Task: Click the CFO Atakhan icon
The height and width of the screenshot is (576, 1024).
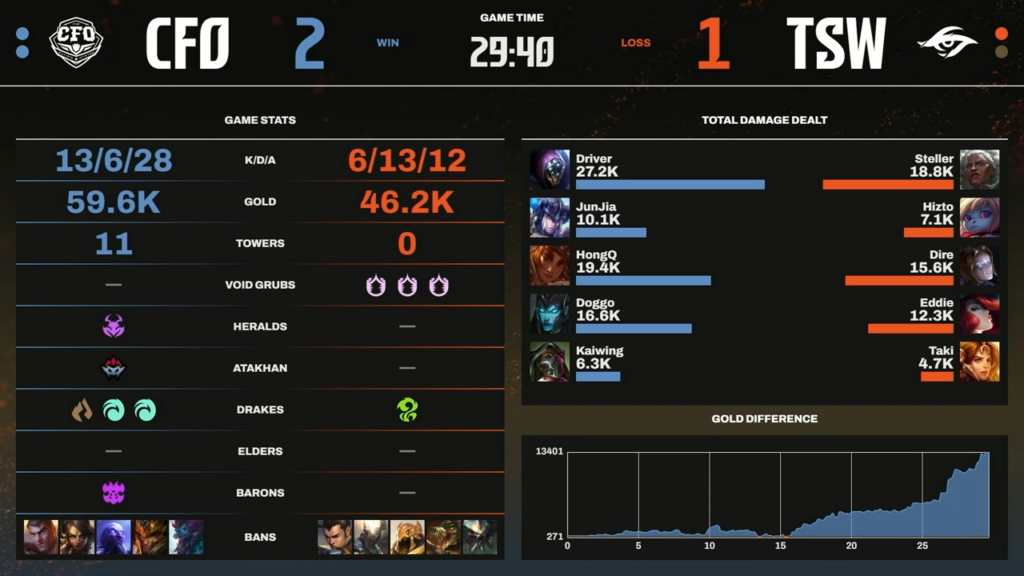Action: [x=113, y=368]
